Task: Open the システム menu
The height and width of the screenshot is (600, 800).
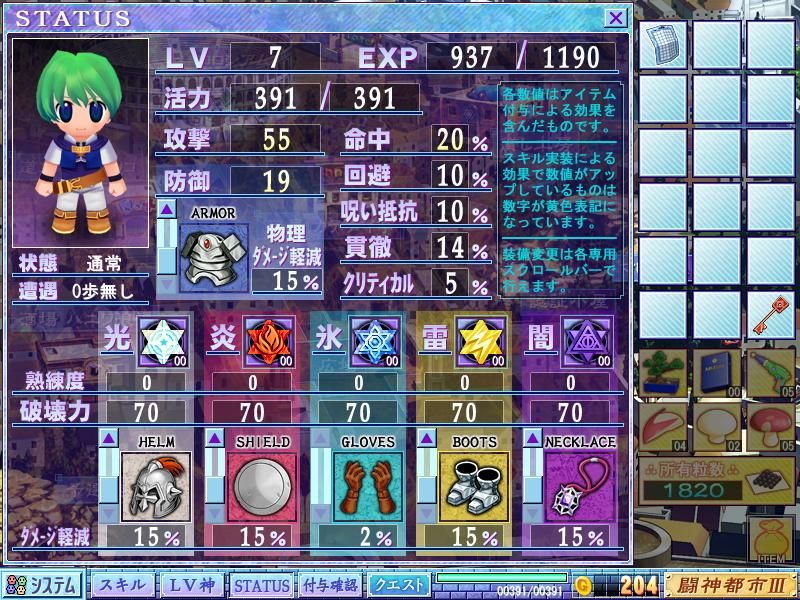Action: (43, 585)
